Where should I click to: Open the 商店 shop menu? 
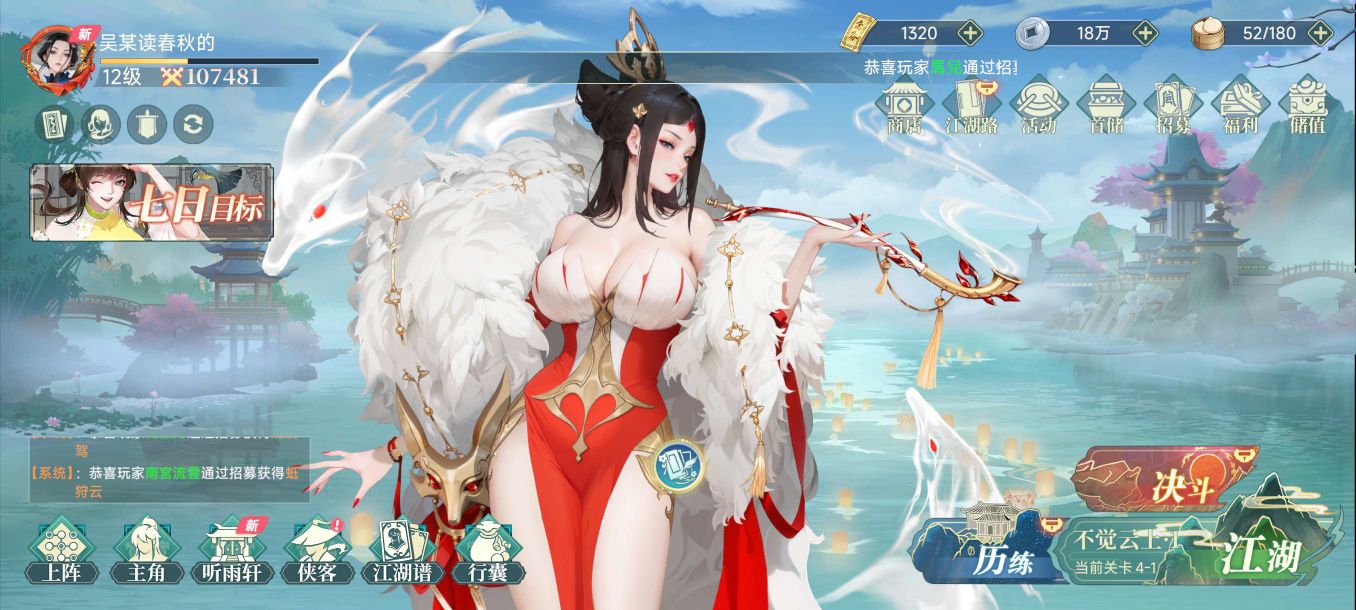pos(906,107)
